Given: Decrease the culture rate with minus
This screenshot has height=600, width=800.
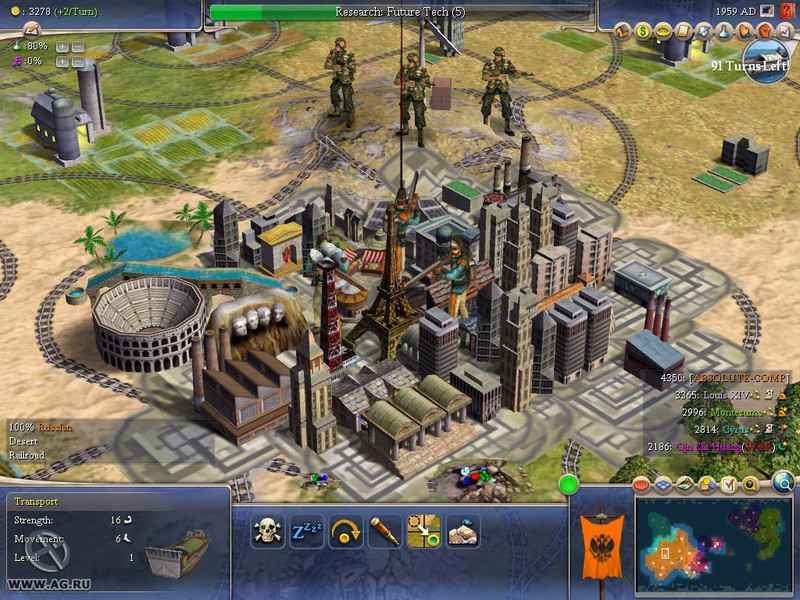Looking at the screenshot, I should (x=78, y=62).
